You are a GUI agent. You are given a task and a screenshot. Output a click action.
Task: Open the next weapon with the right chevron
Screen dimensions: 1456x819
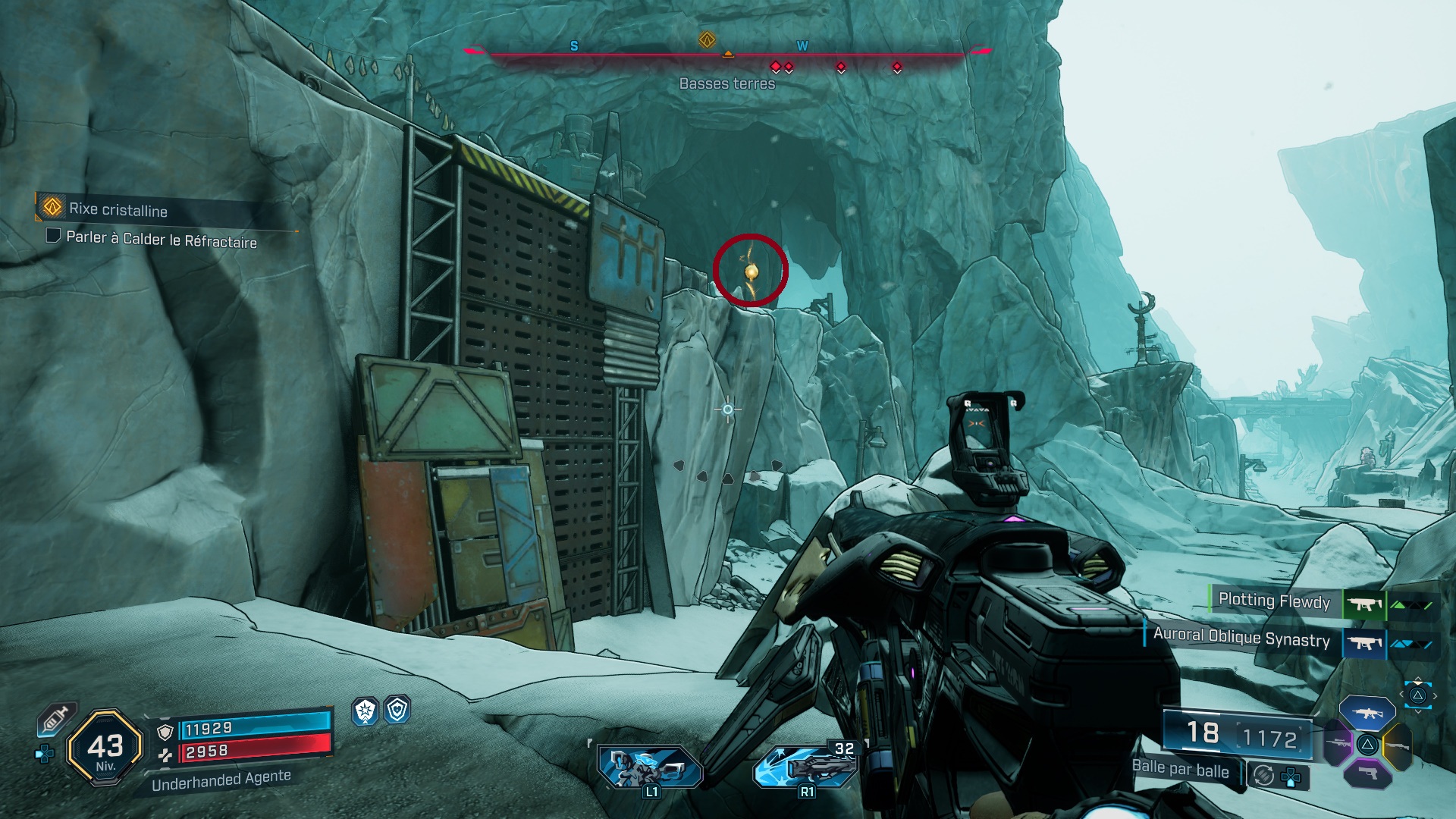pos(1435,696)
